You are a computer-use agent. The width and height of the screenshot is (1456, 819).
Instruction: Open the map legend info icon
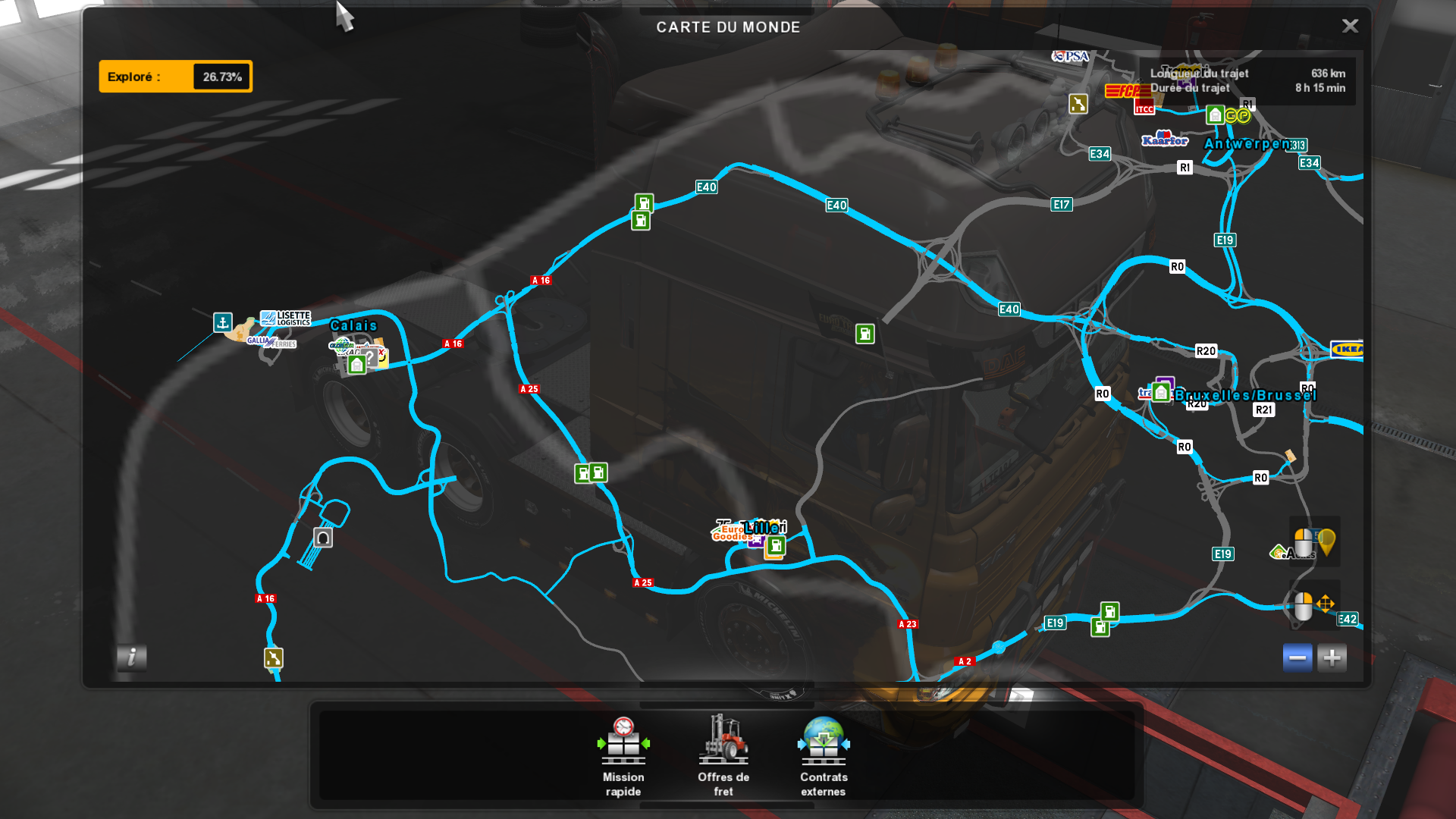(133, 659)
